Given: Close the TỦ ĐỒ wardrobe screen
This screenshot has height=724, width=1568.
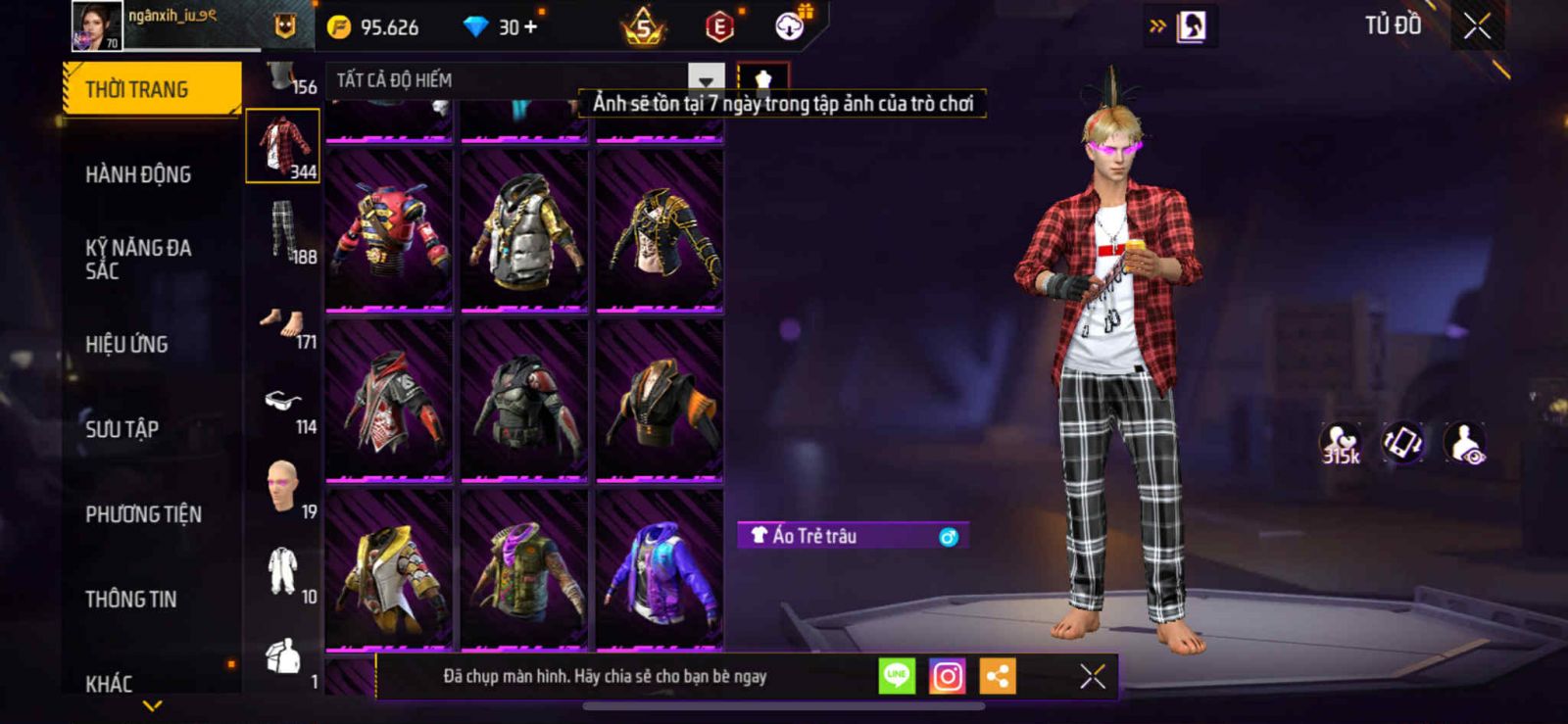Looking at the screenshot, I should [1477, 26].
